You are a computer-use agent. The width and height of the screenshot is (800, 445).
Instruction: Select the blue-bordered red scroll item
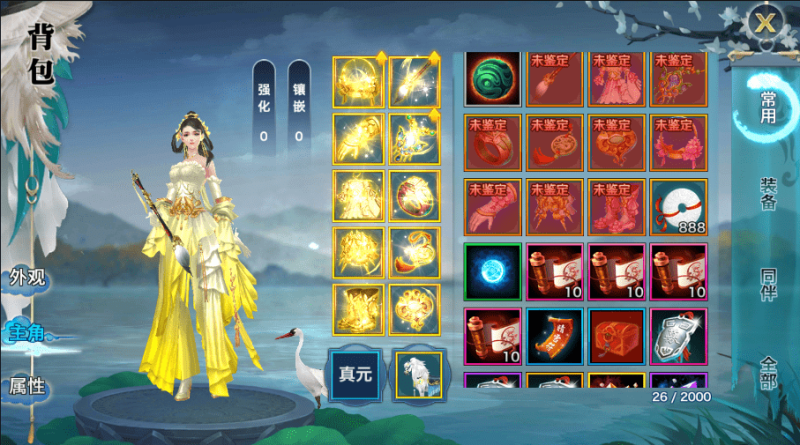(x=555, y=335)
